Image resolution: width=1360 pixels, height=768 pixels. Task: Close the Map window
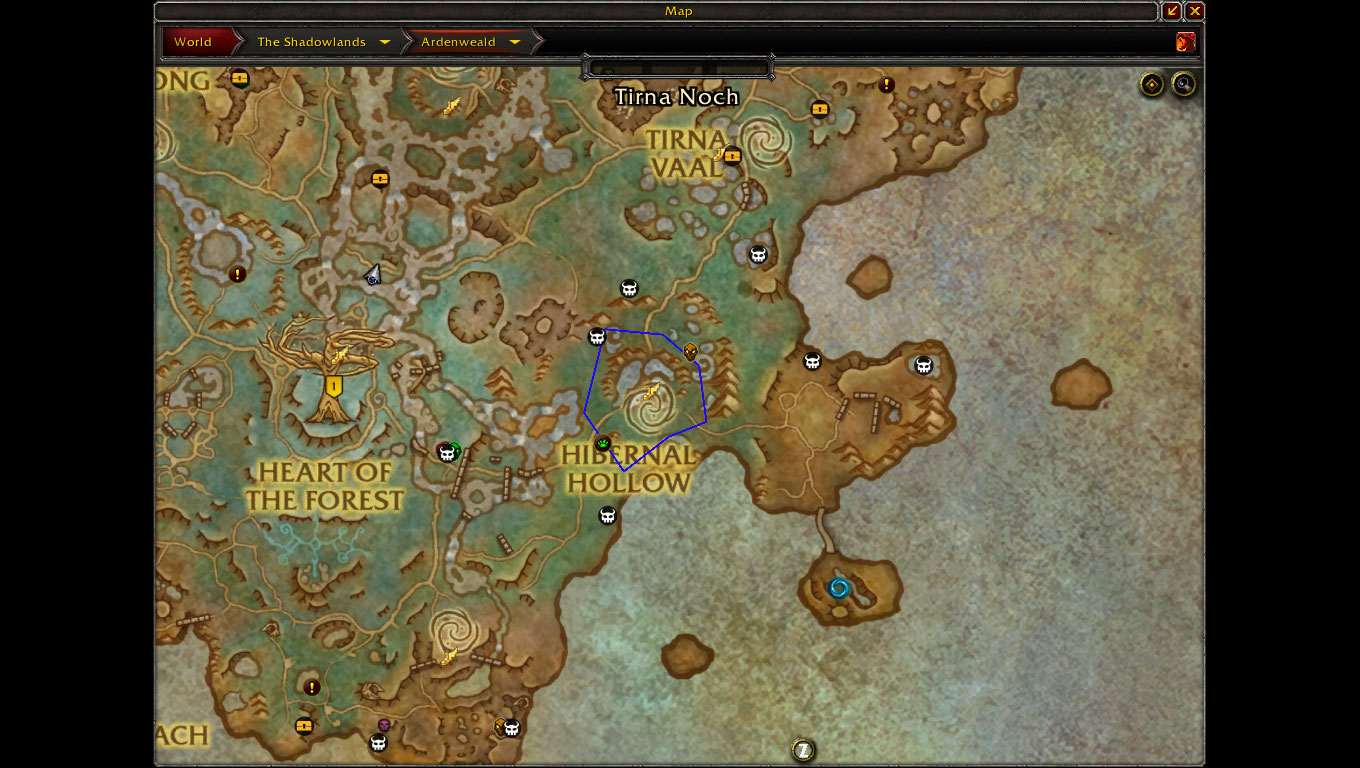[1195, 11]
